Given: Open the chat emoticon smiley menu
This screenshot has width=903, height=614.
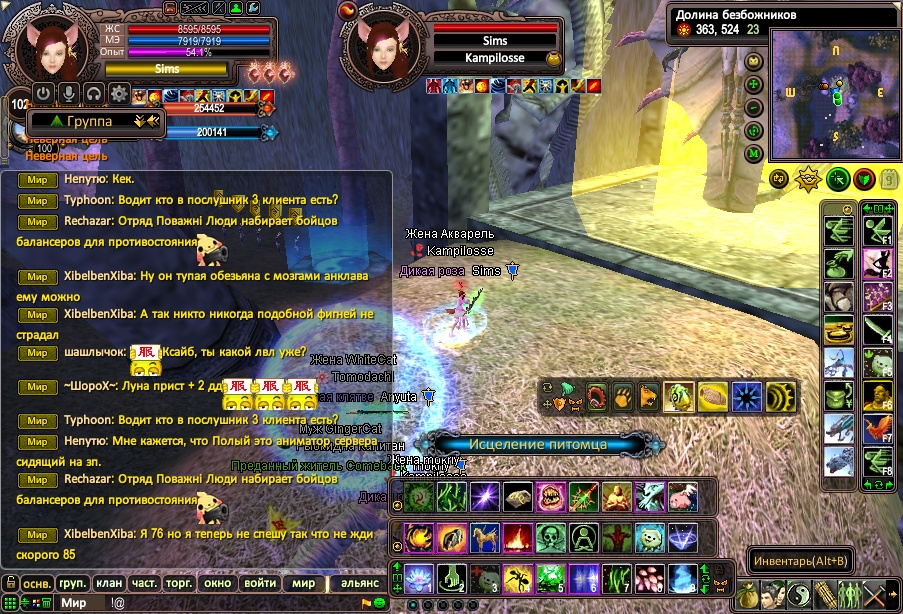Looking at the screenshot, I should [381, 602].
